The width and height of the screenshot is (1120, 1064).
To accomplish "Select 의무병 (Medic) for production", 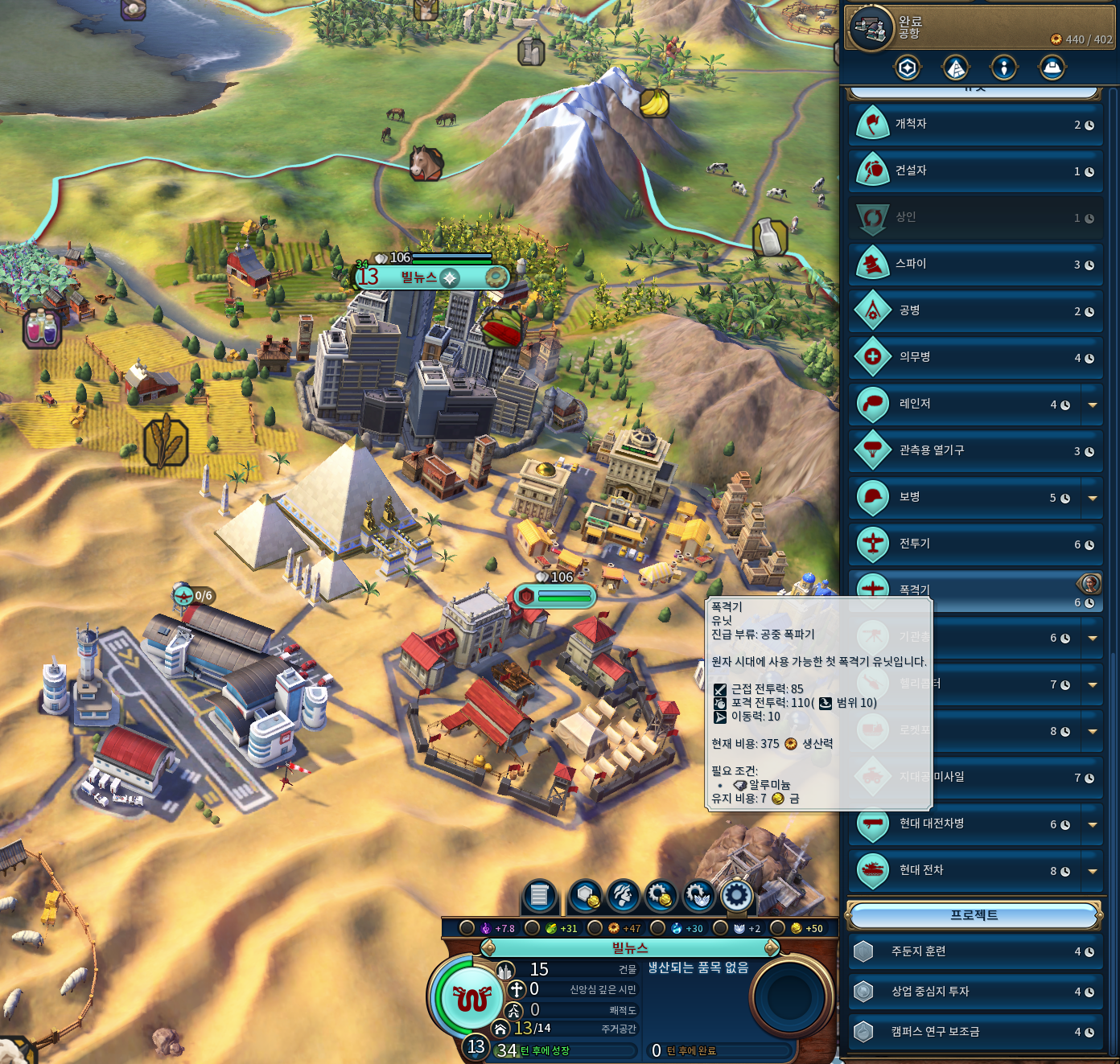I will tap(974, 358).
